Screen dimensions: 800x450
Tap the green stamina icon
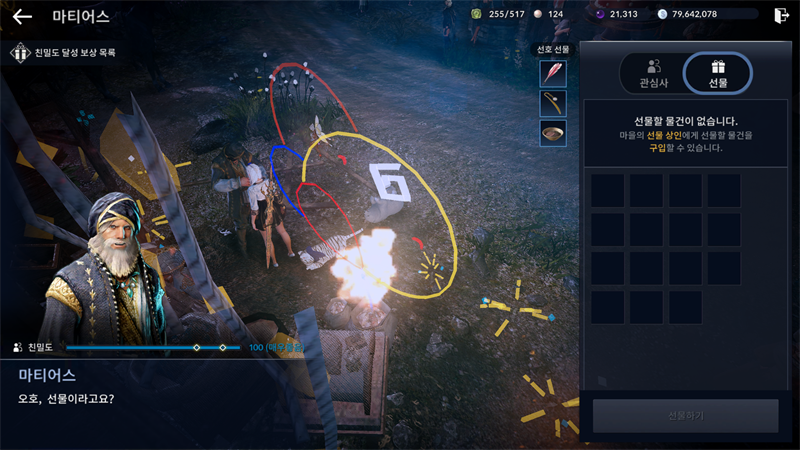[x=475, y=14]
